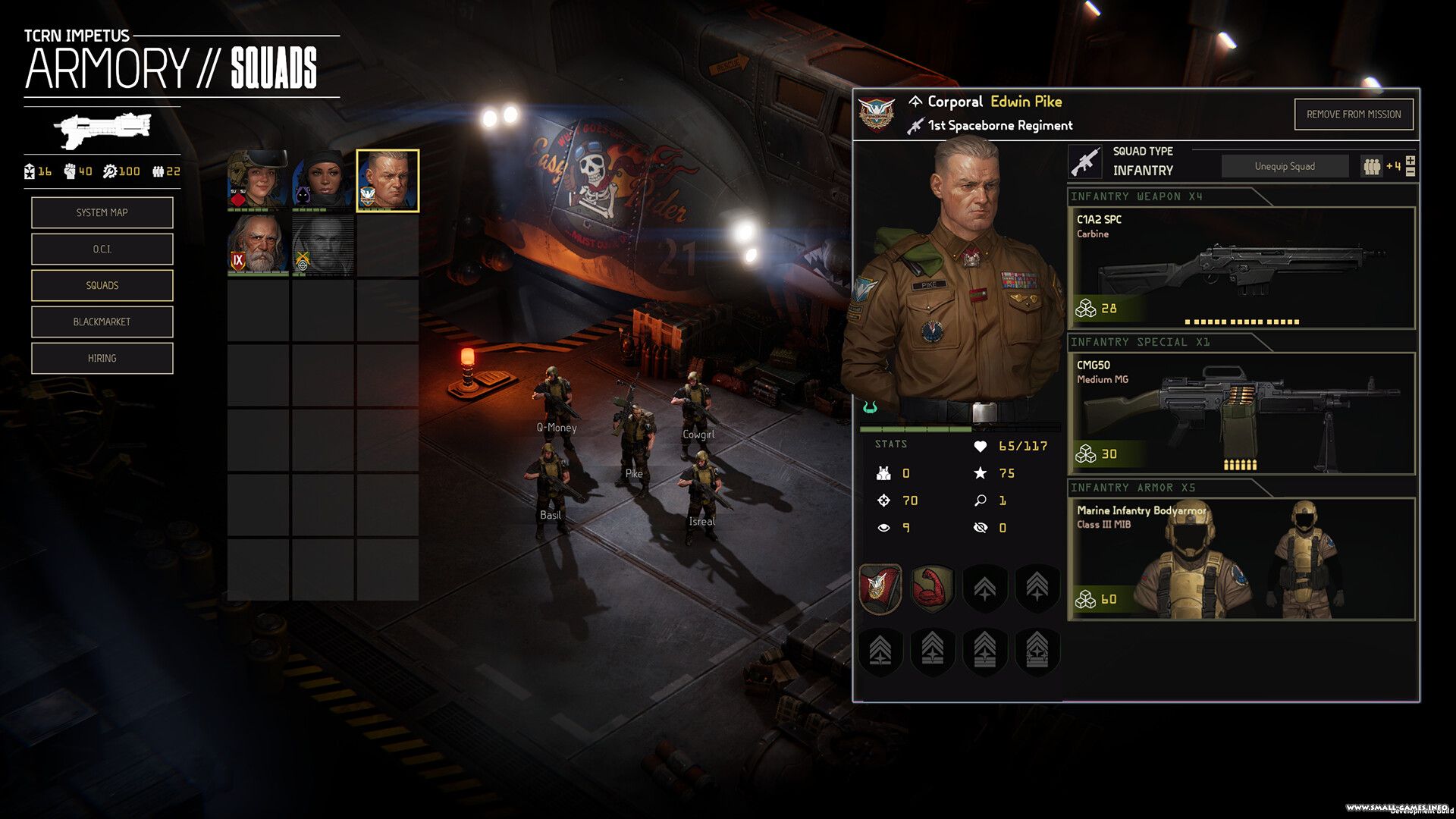
Task: Select the Squads menu entry
Action: 102,285
